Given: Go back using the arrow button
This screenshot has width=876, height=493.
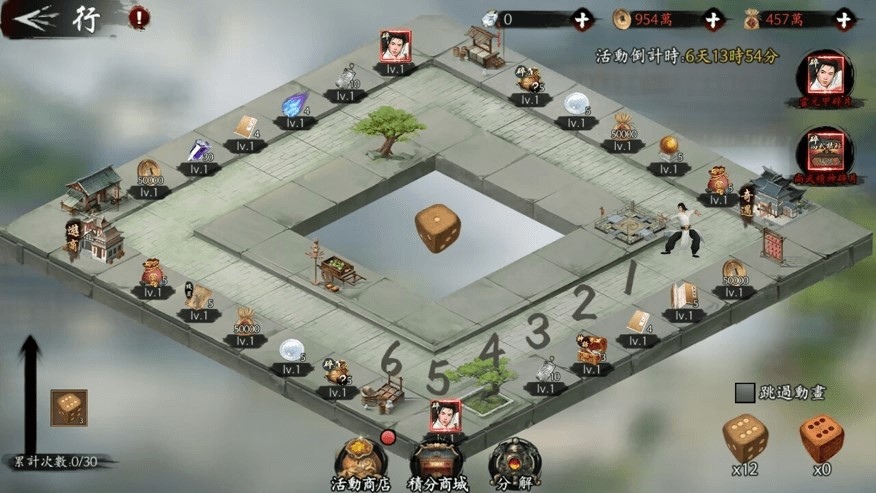Looking at the screenshot, I should point(28,17).
